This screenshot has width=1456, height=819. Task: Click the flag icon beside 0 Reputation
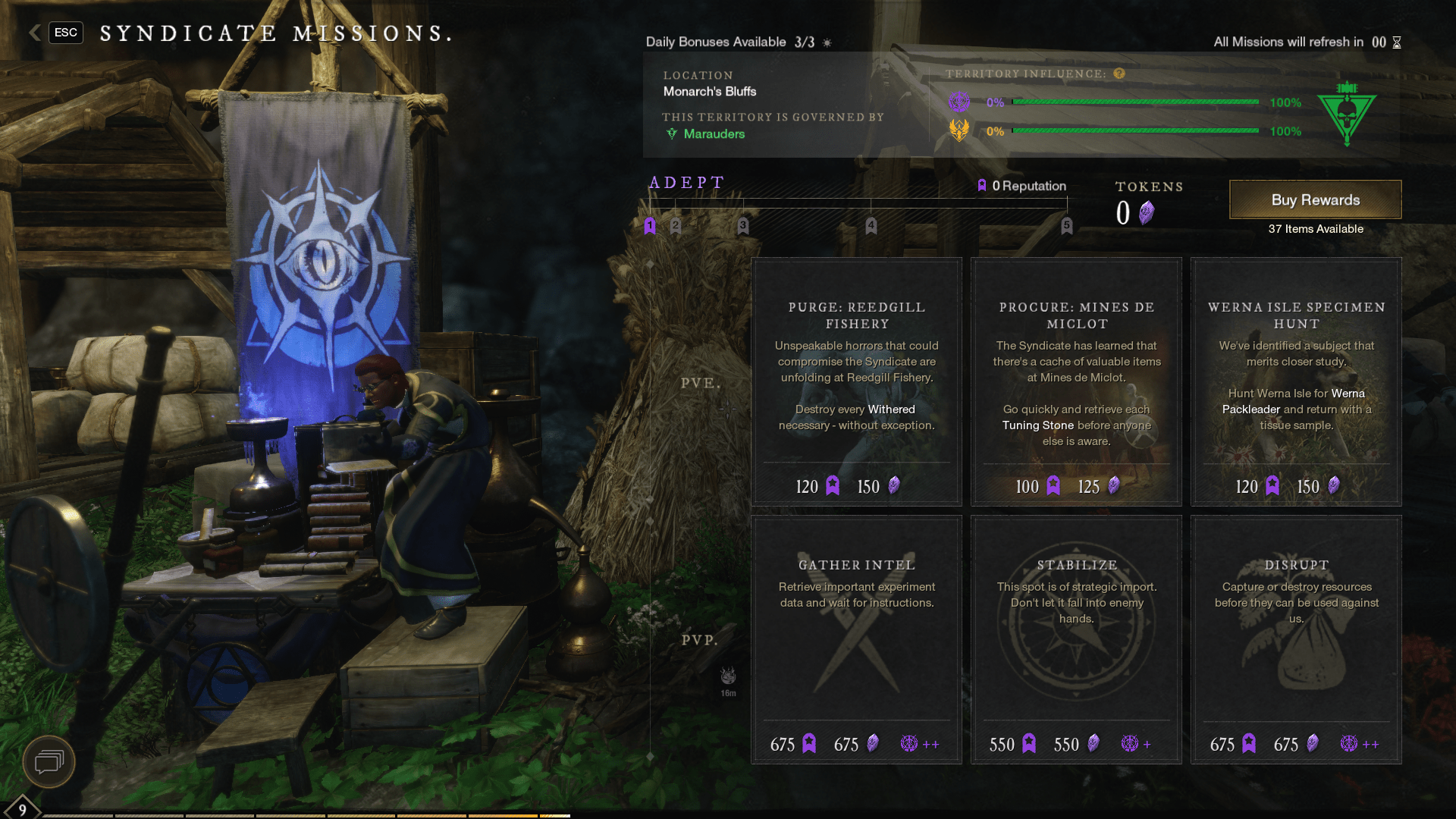pyautogui.click(x=982, y=186)
